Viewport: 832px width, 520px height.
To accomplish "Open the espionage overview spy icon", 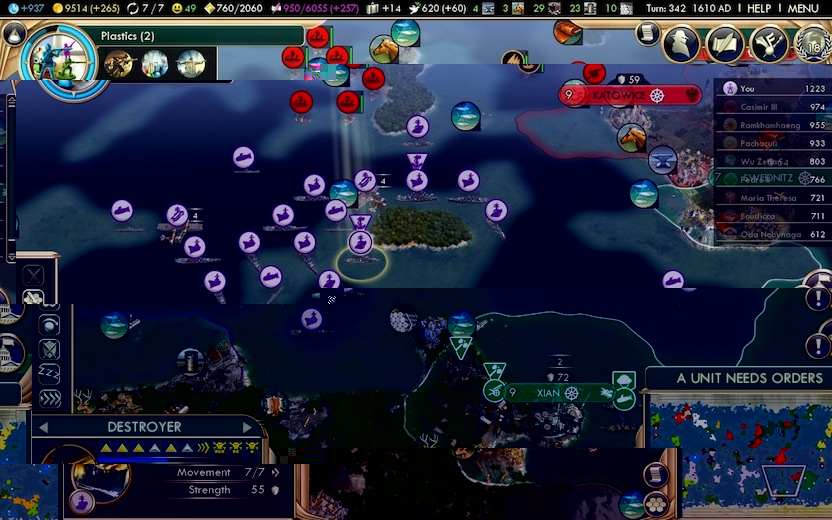I will (x=681, y=43).
